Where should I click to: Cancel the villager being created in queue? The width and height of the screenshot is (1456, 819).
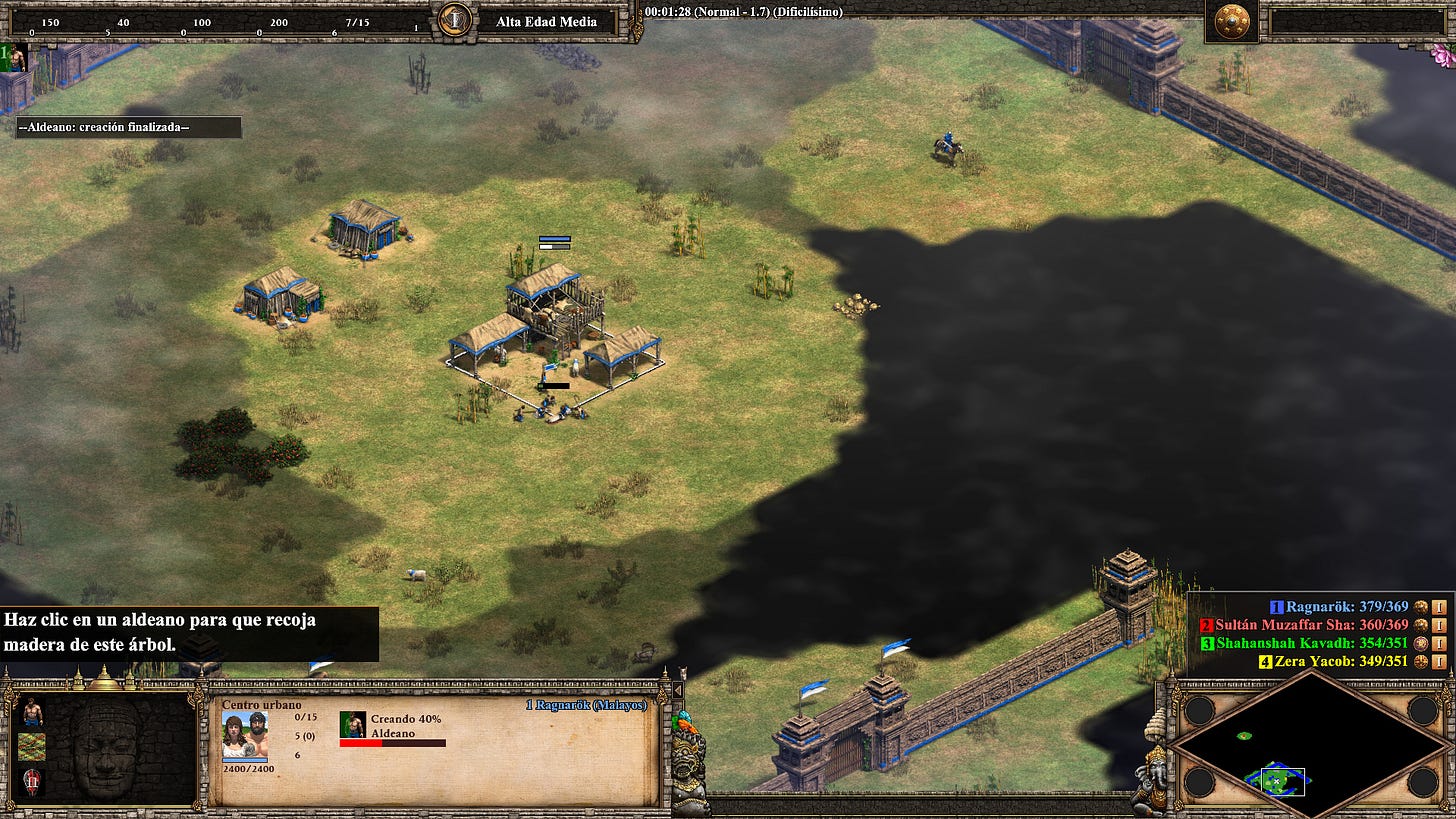352,723
